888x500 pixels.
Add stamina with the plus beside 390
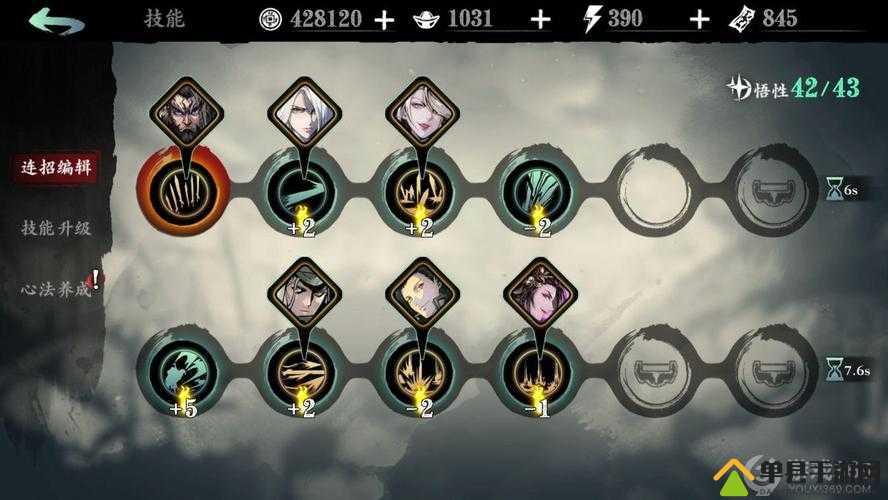[x=700, y=19]
